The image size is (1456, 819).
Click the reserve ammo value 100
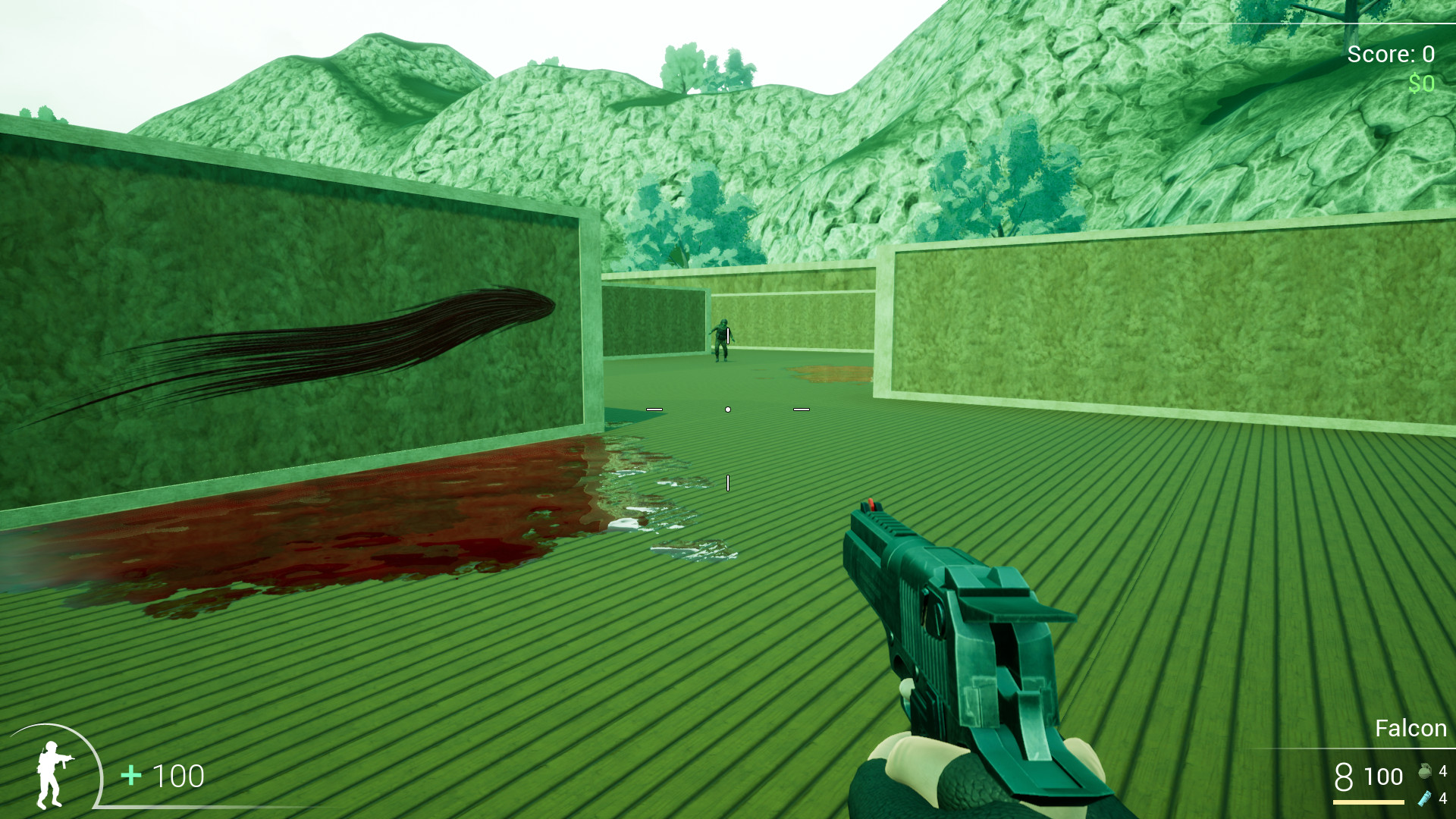click(x=1385, y=777)
